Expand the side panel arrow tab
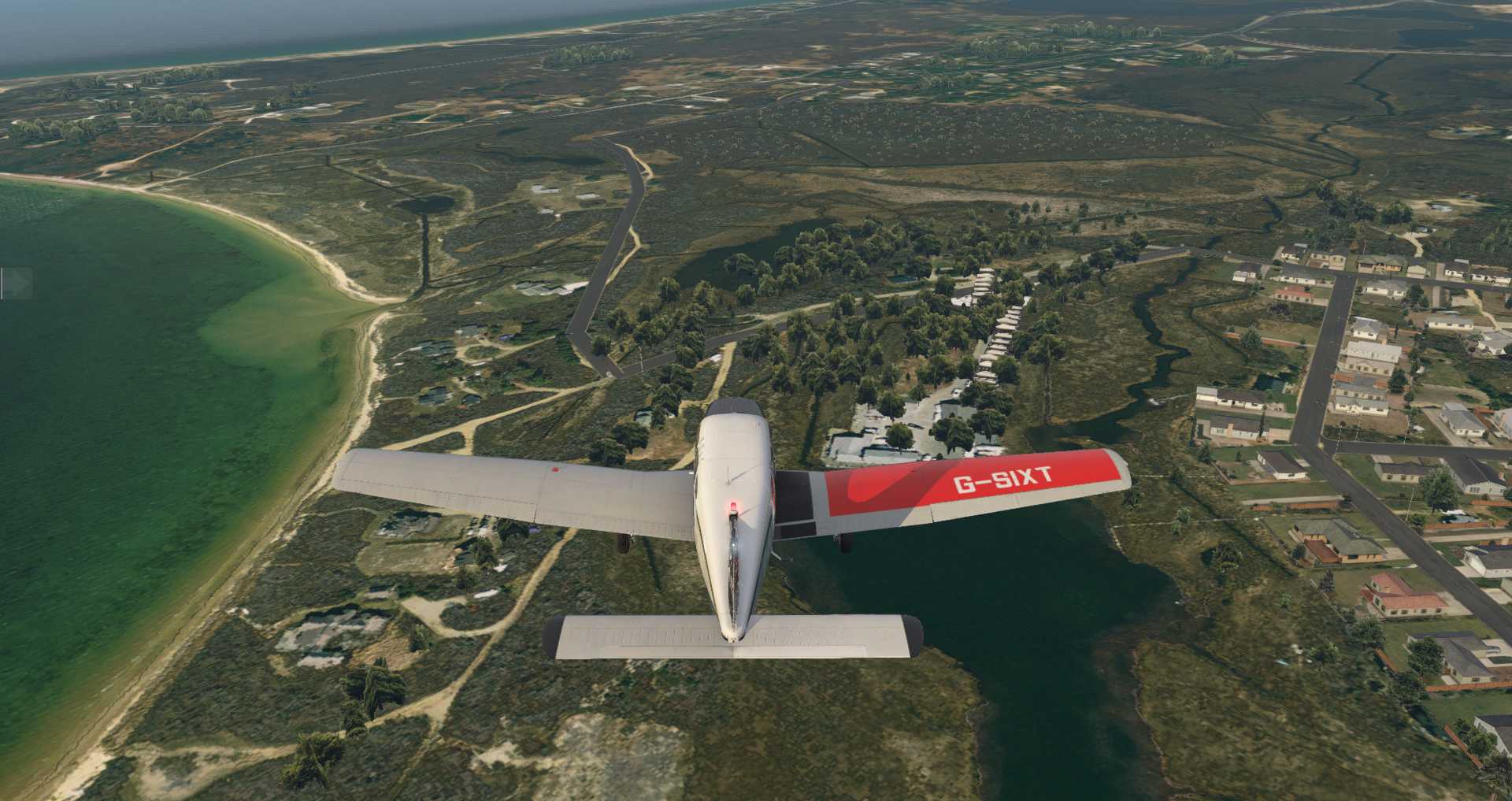The image size is (1512, 801). [17, 284]
